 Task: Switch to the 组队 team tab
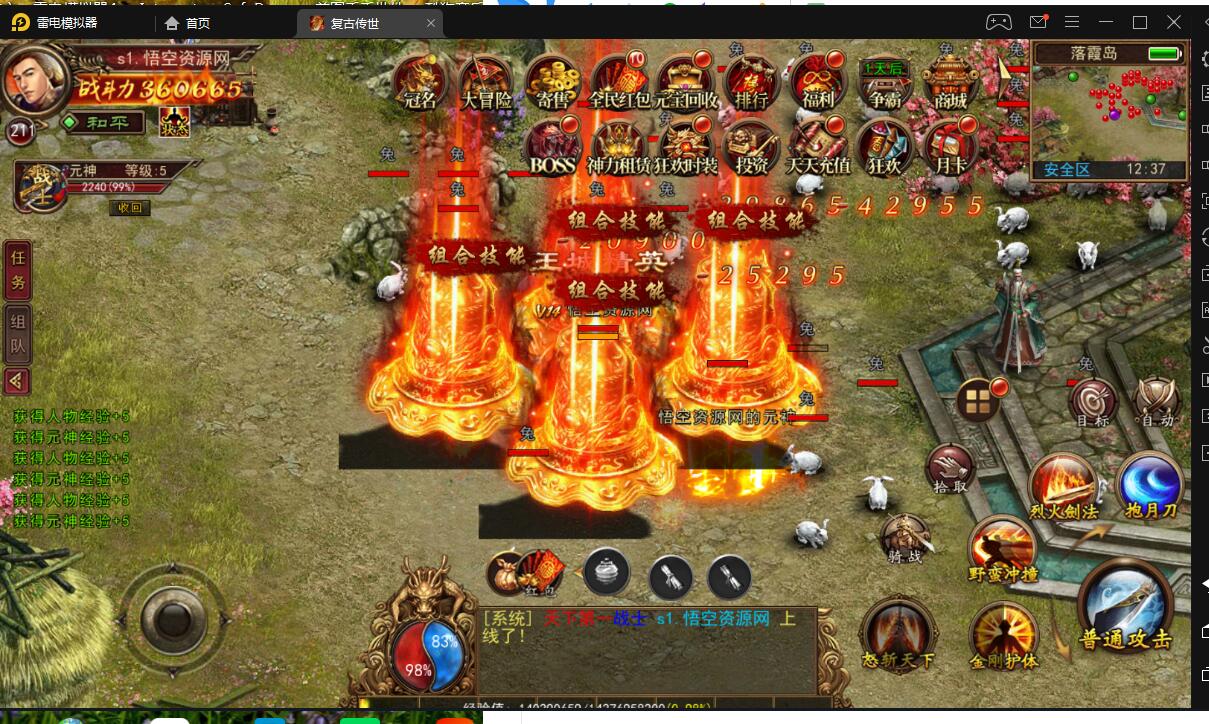(x=18, y=335)
